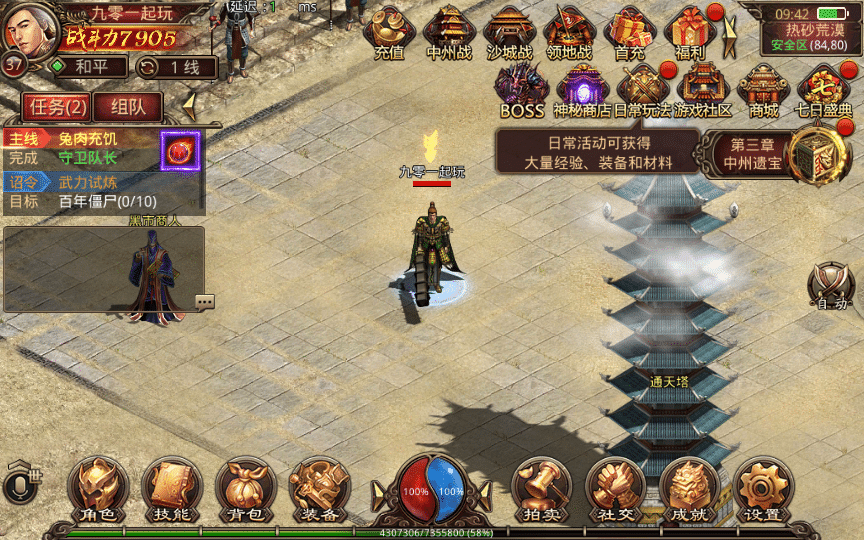Open the 福利 welfare gift icon
Image resolution: width=864 pixels, height=540 pixels.
690,31
